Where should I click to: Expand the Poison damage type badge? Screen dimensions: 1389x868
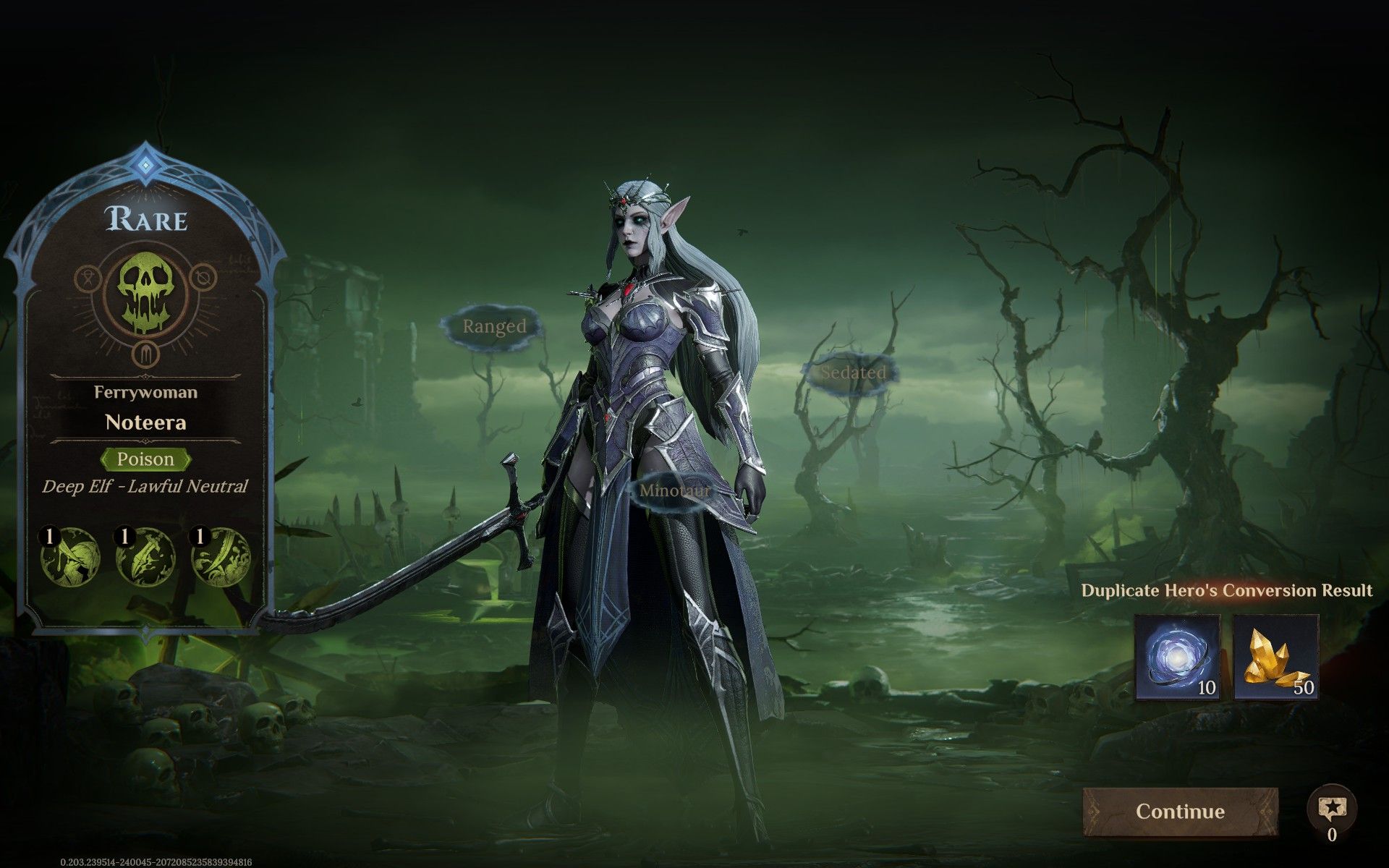[145, 459]
